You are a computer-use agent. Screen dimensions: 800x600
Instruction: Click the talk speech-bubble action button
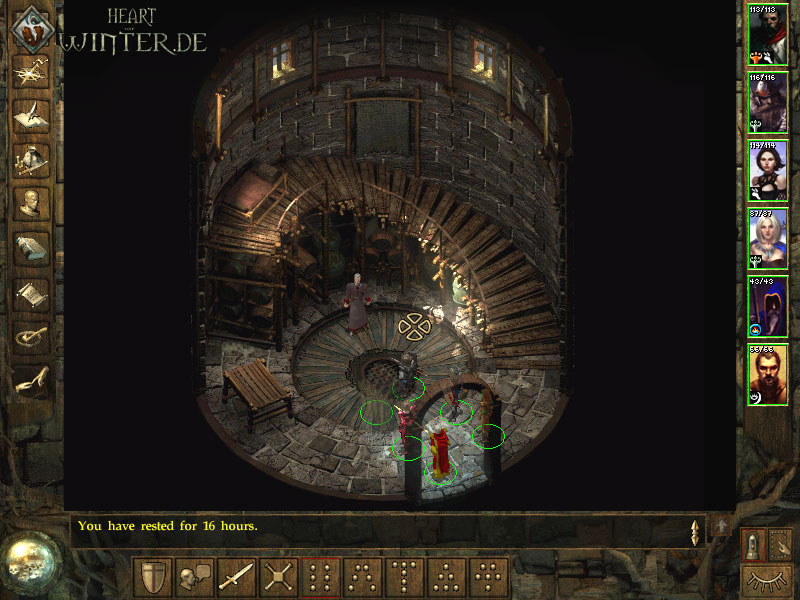pos(195,577)
